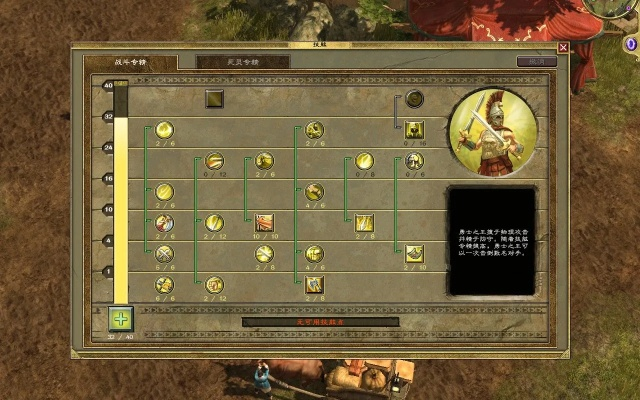Choose the crossed-swords skill showing 5/6
This screenshot has height=400, width=640.
pos(164,254)
